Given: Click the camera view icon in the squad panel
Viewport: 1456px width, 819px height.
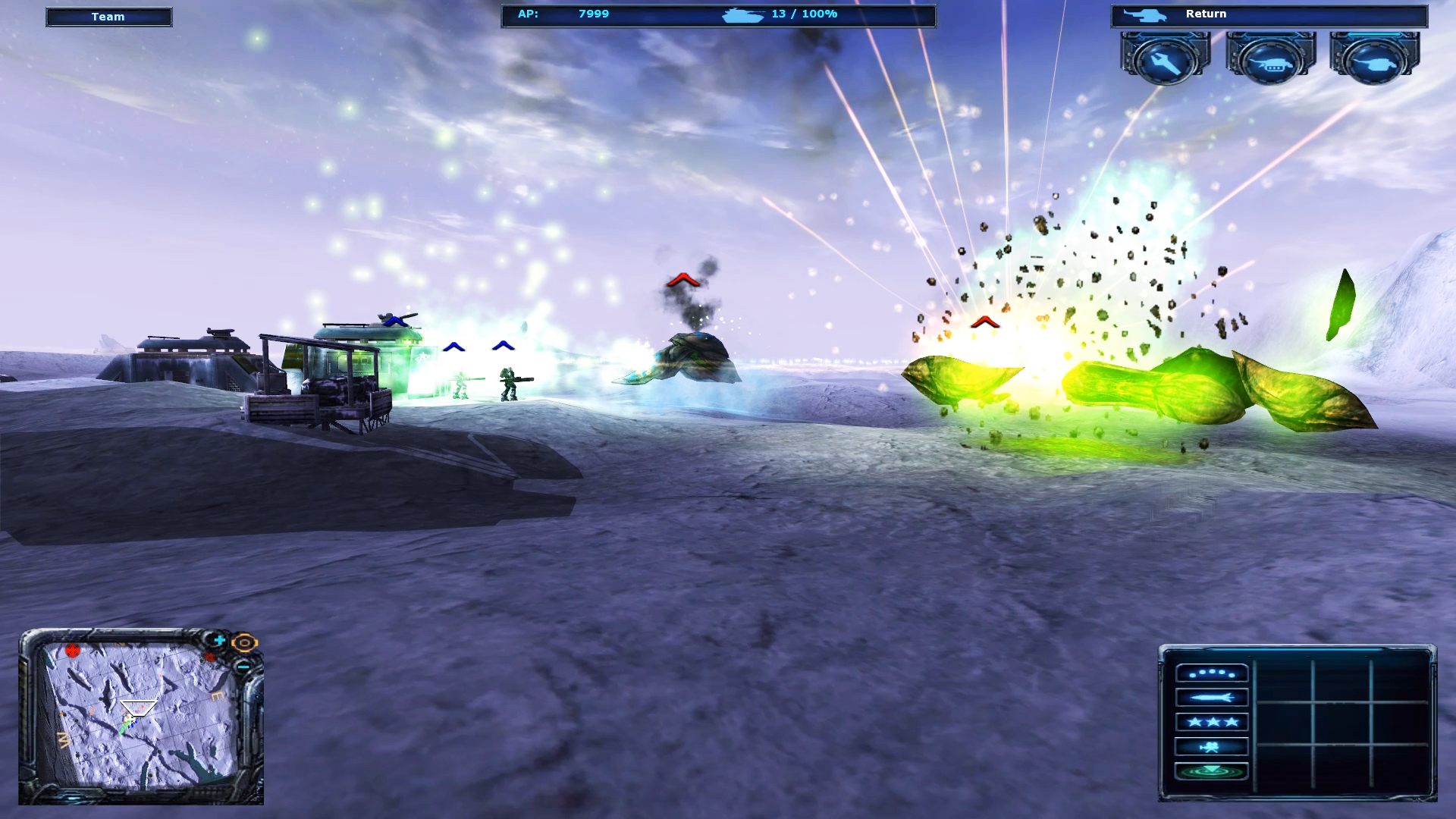Looking at the screenshot, I should [x=1212, y=746].
